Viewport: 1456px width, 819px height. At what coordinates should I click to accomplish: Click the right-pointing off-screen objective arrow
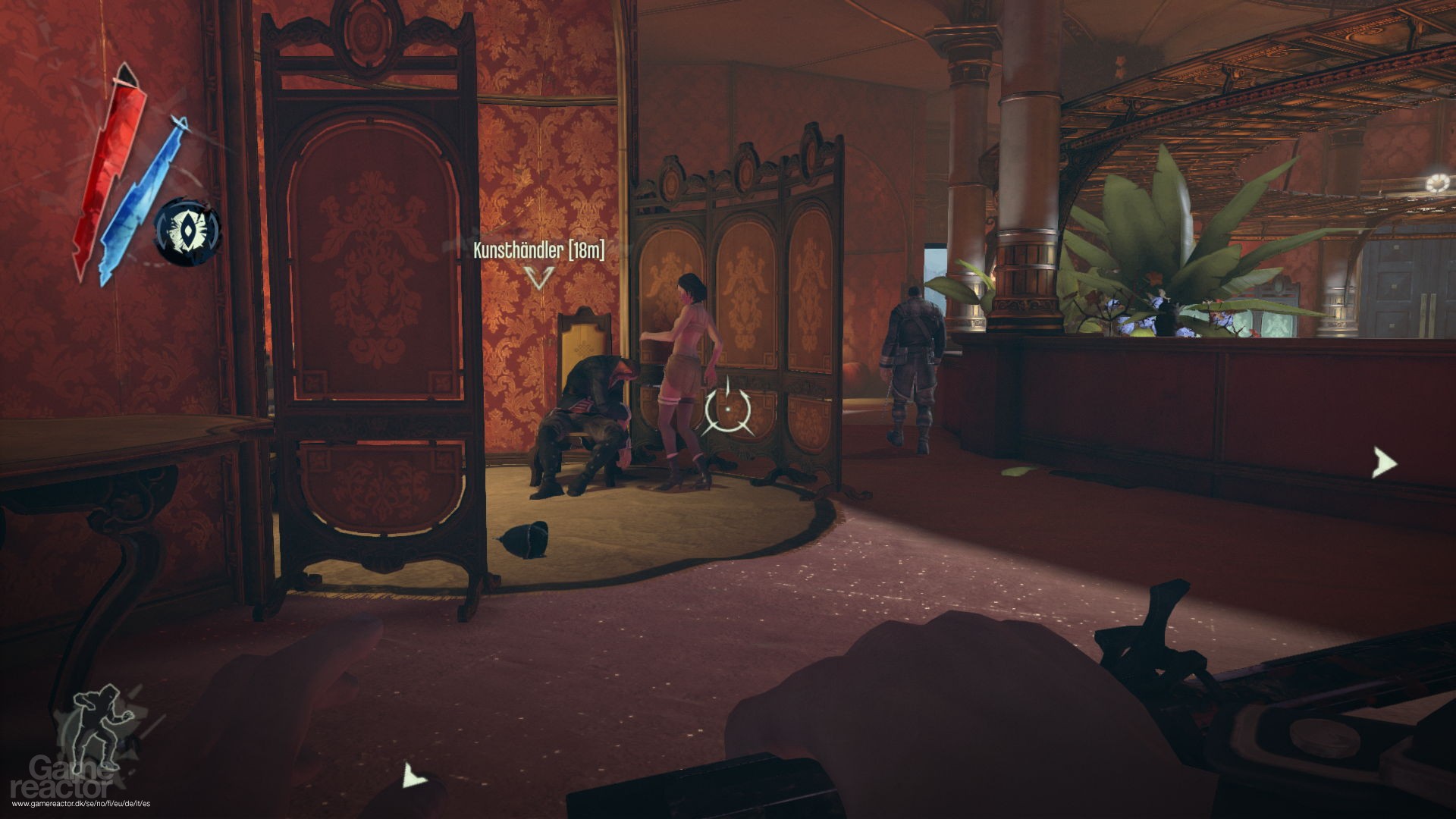1384,463
